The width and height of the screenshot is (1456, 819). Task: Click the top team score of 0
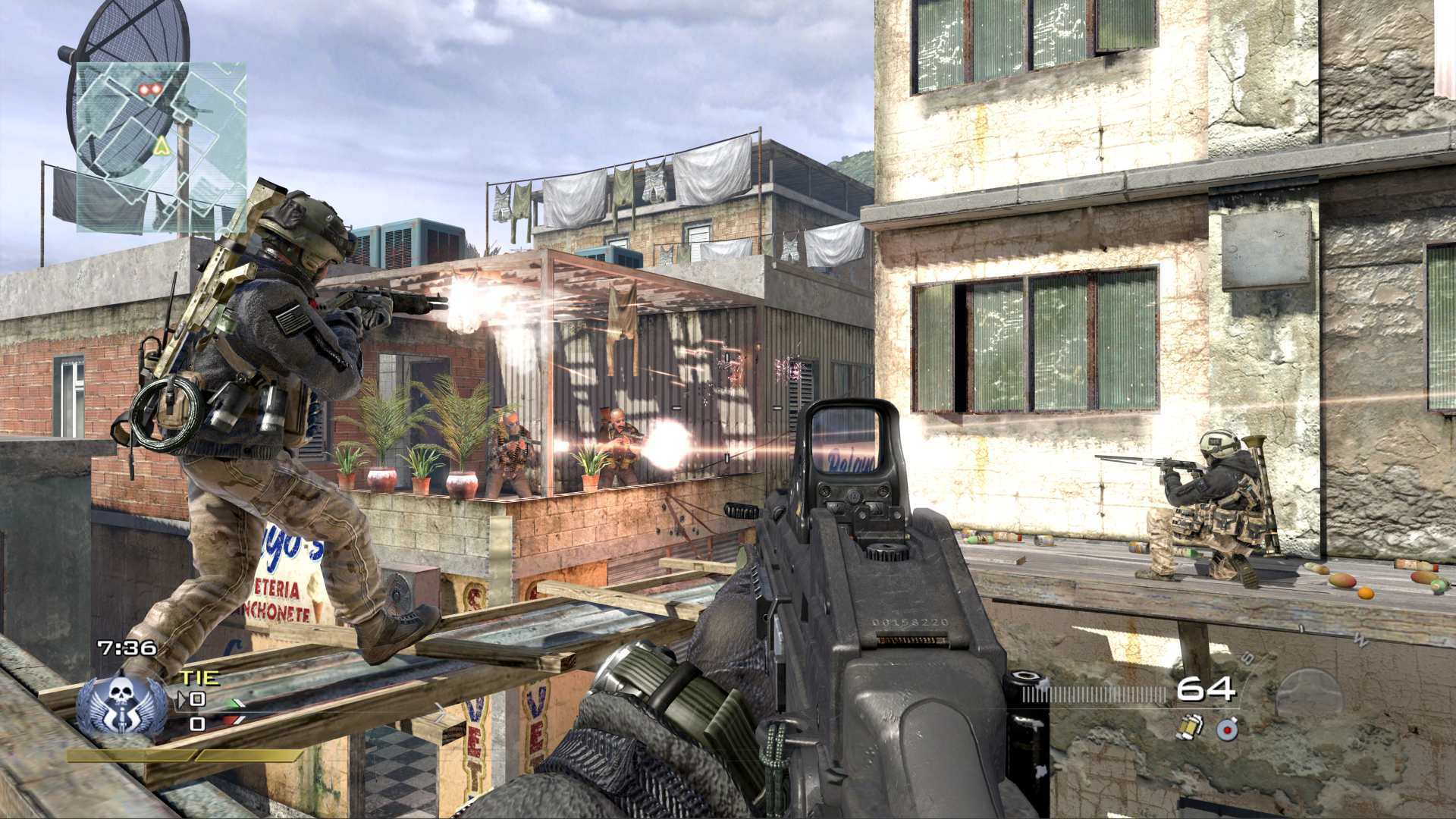pyautogui.click(x=198, y=698)
